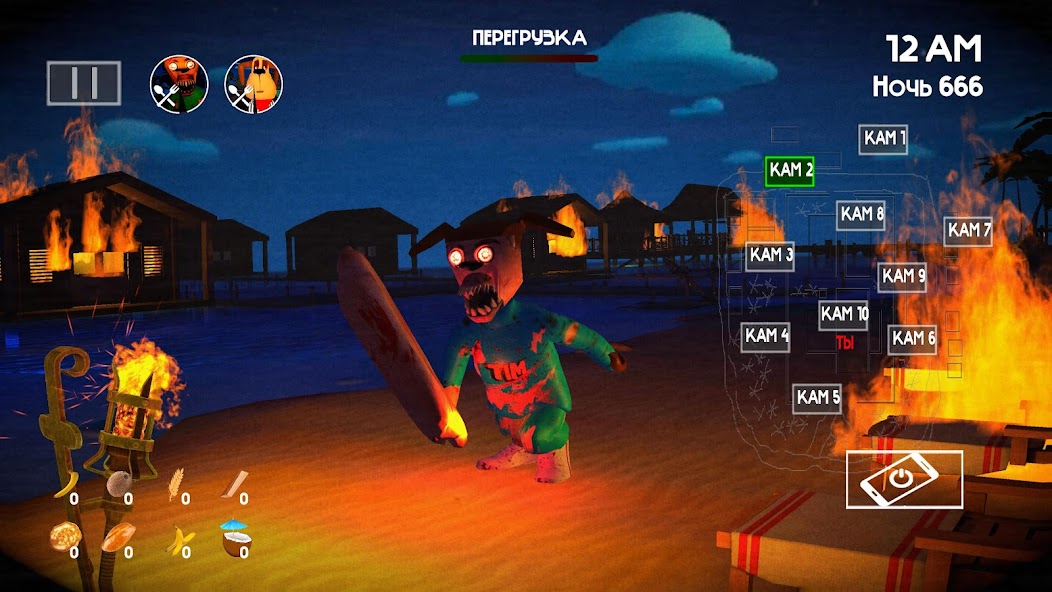Viewport: 1052px width, 592px height.
Task: Switch to camera КАМ 5
Action: [x=818, y=398]
